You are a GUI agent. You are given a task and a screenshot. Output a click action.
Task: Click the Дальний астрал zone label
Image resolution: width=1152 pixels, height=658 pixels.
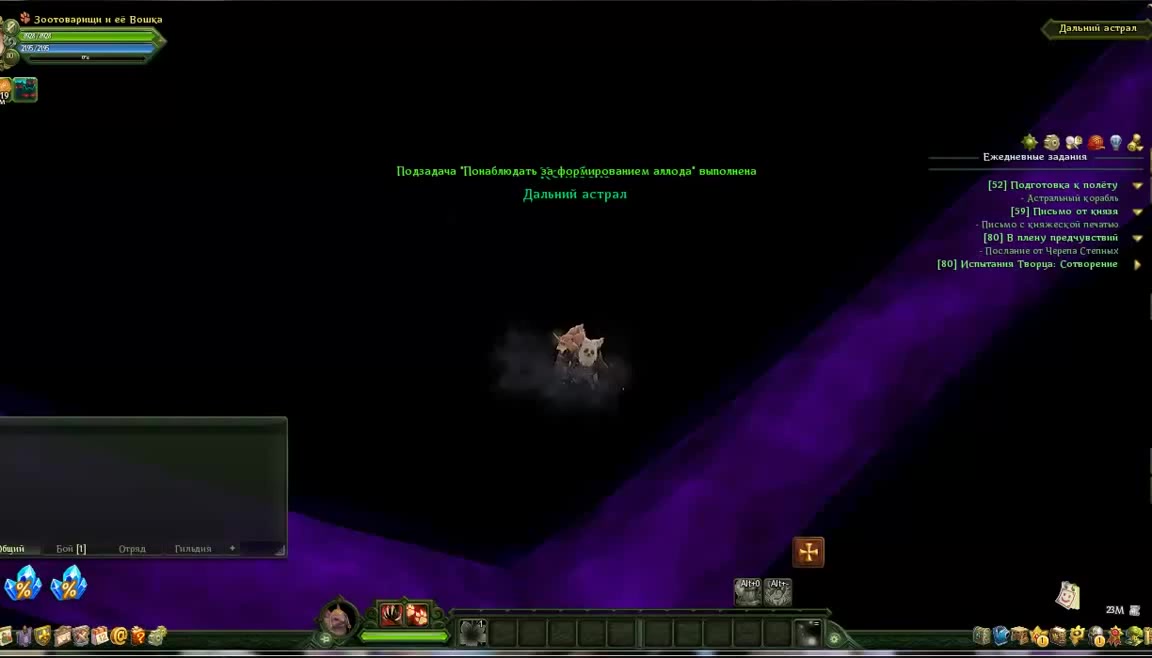pyautogui.click(x=1097, y=28)
